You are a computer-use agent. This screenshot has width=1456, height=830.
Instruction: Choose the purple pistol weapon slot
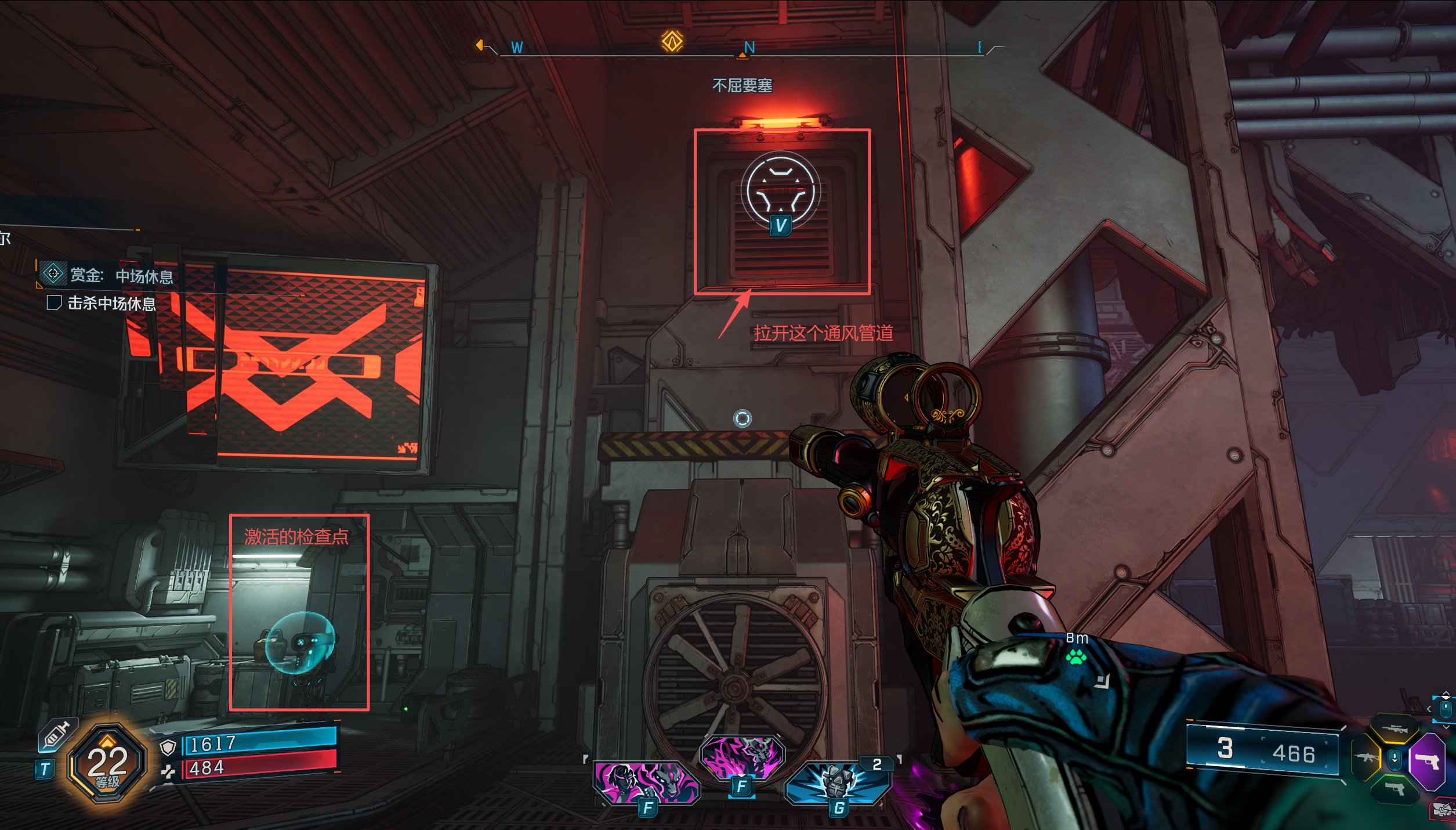(x=1428, y=761)
